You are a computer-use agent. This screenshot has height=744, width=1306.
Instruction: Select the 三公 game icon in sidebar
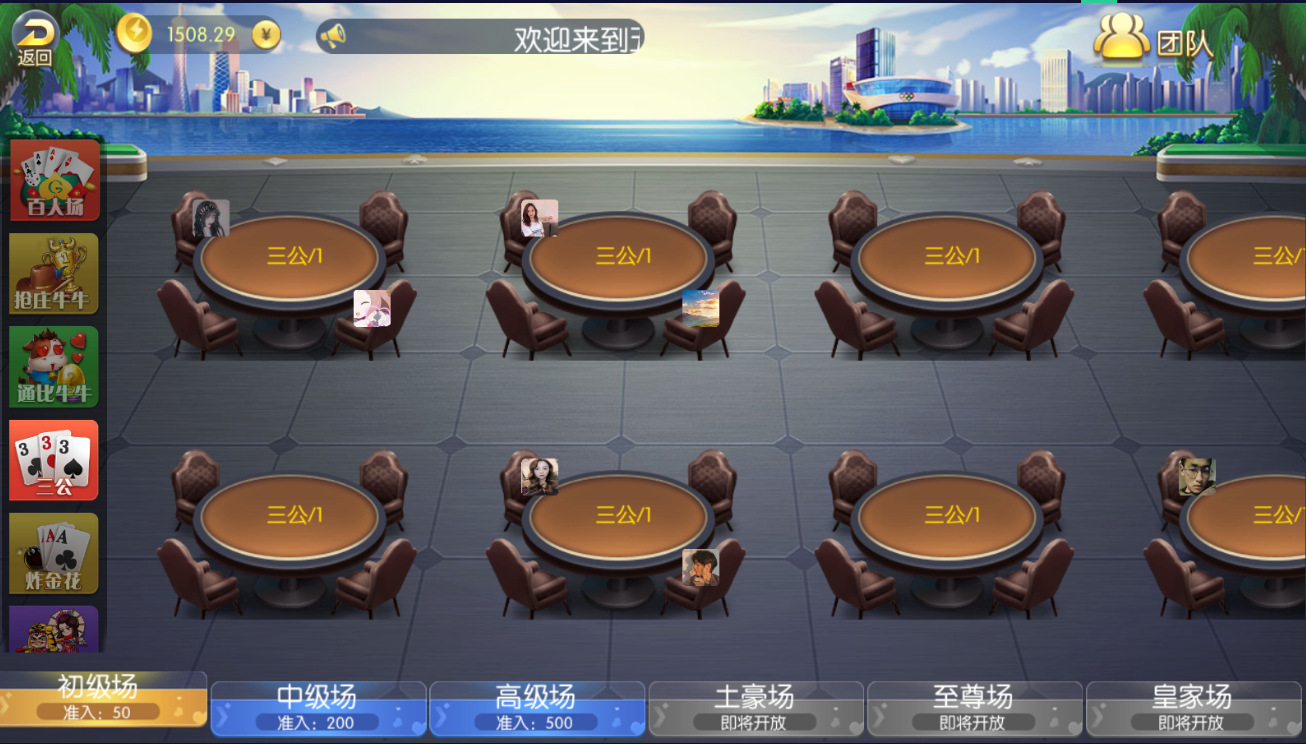[55, 460]
